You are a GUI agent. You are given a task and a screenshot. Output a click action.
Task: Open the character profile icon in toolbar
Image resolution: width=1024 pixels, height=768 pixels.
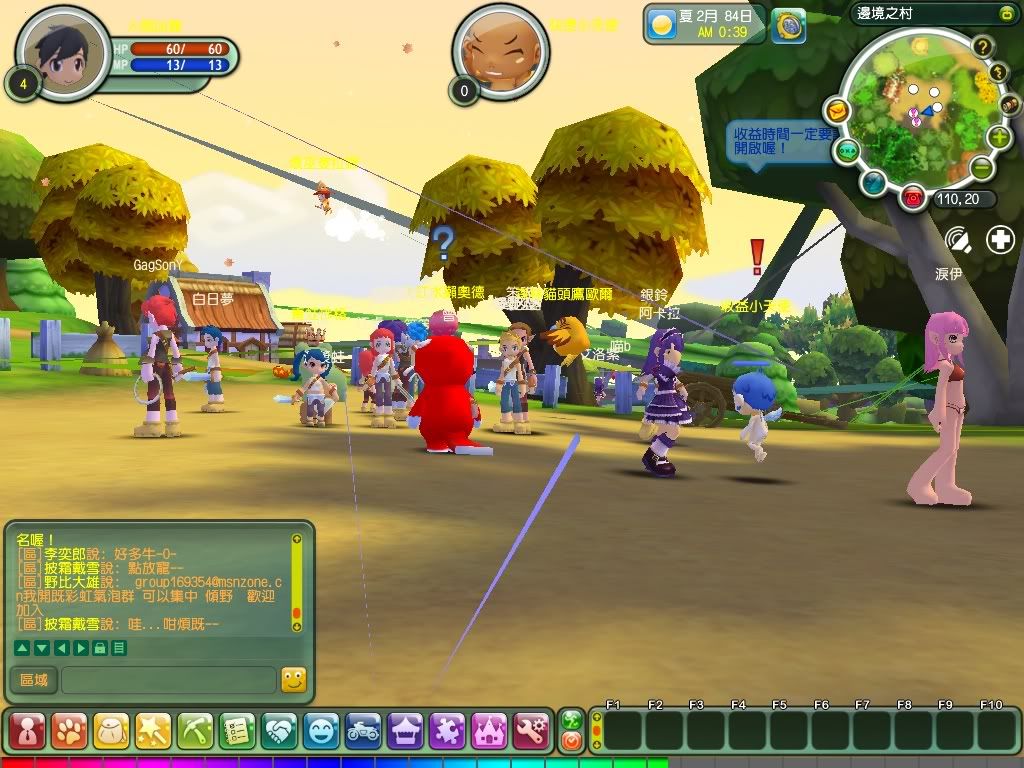[27, 731]
